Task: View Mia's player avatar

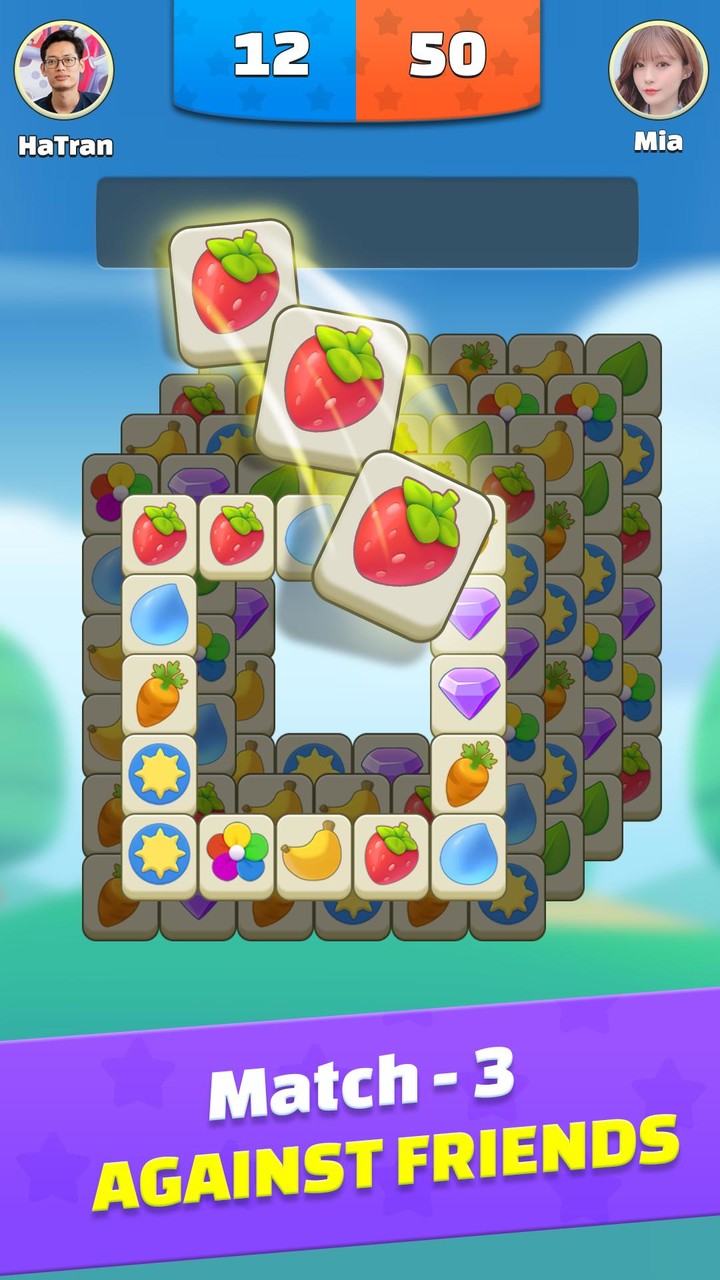Action: (658, 70)
